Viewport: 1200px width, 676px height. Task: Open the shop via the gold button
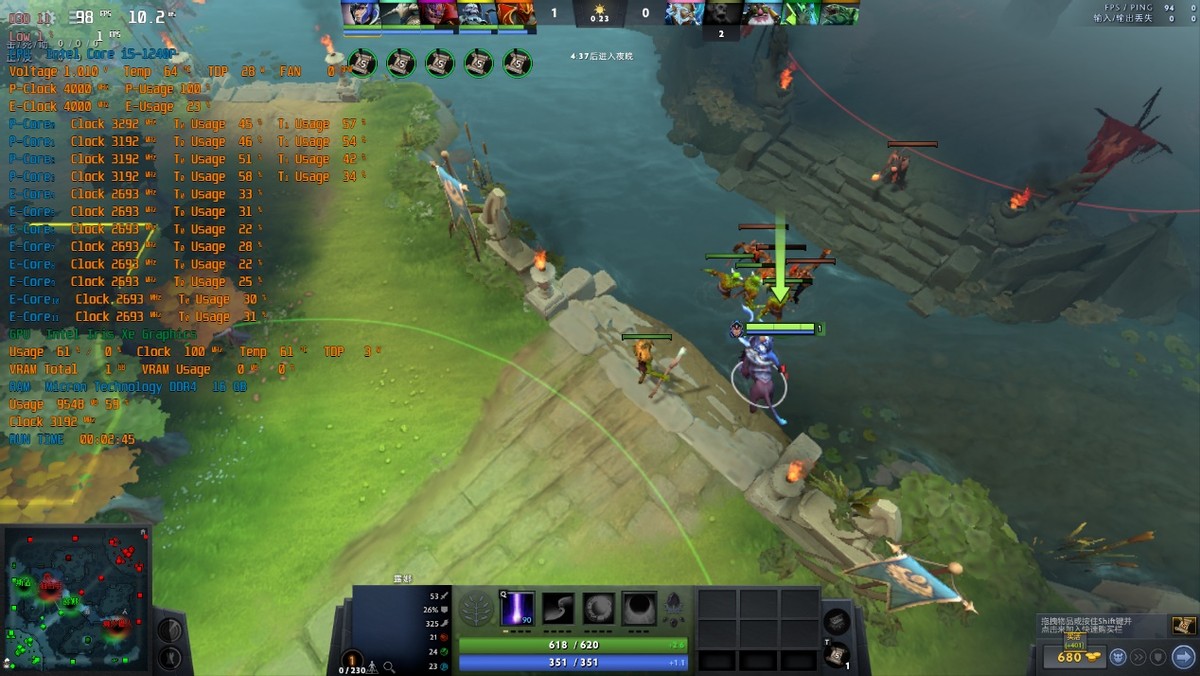[1070, 657]
